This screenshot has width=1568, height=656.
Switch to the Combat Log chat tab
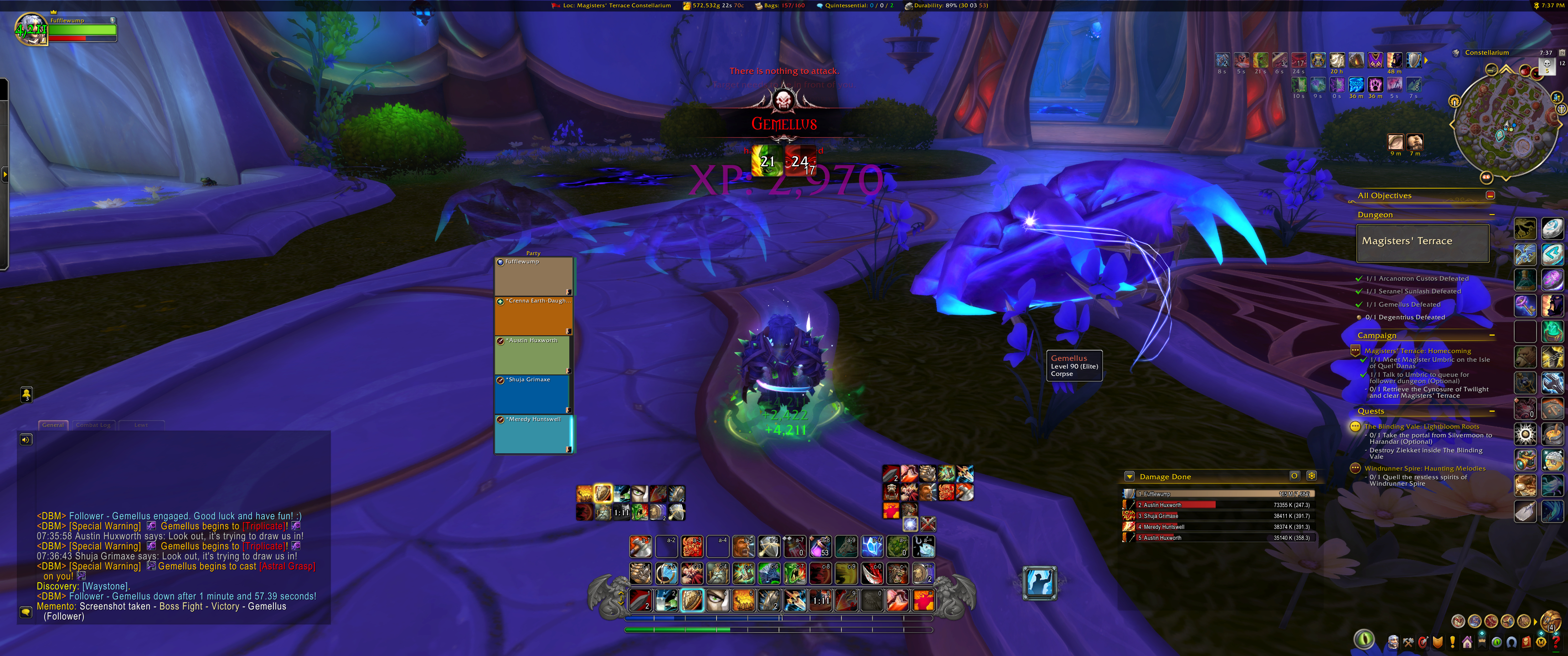pyautogui.click(x=93, y=425)
